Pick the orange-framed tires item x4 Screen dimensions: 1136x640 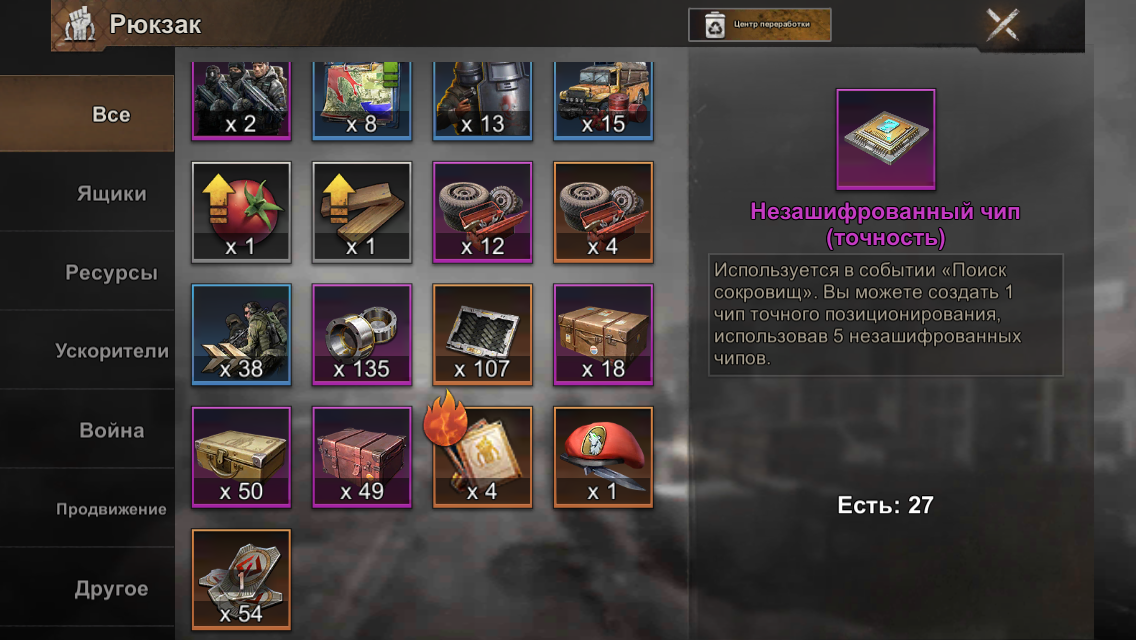pyautogui.click(x=603, y=212)
